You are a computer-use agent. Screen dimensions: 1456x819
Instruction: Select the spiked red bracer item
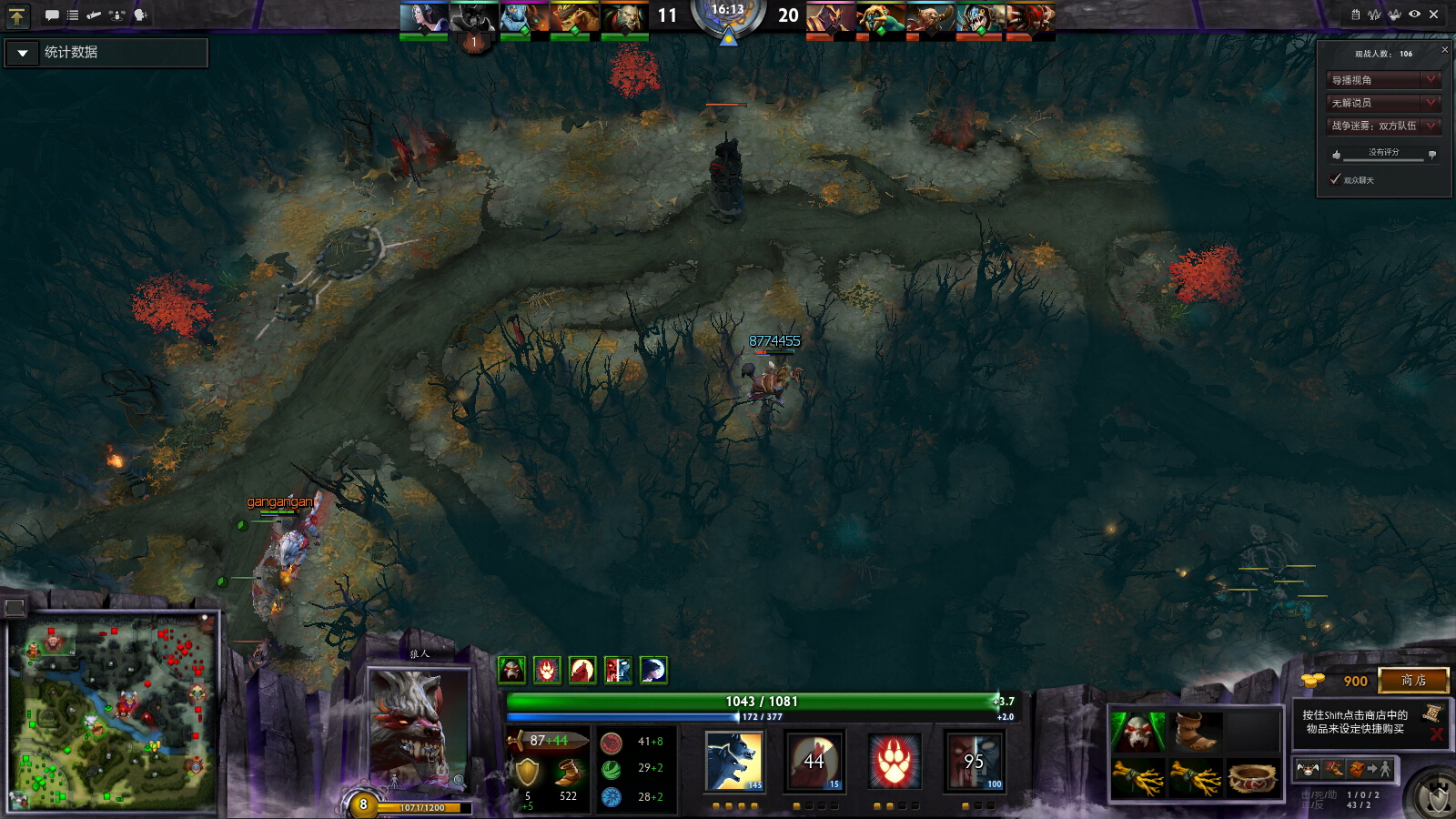tap(1253, 778)
